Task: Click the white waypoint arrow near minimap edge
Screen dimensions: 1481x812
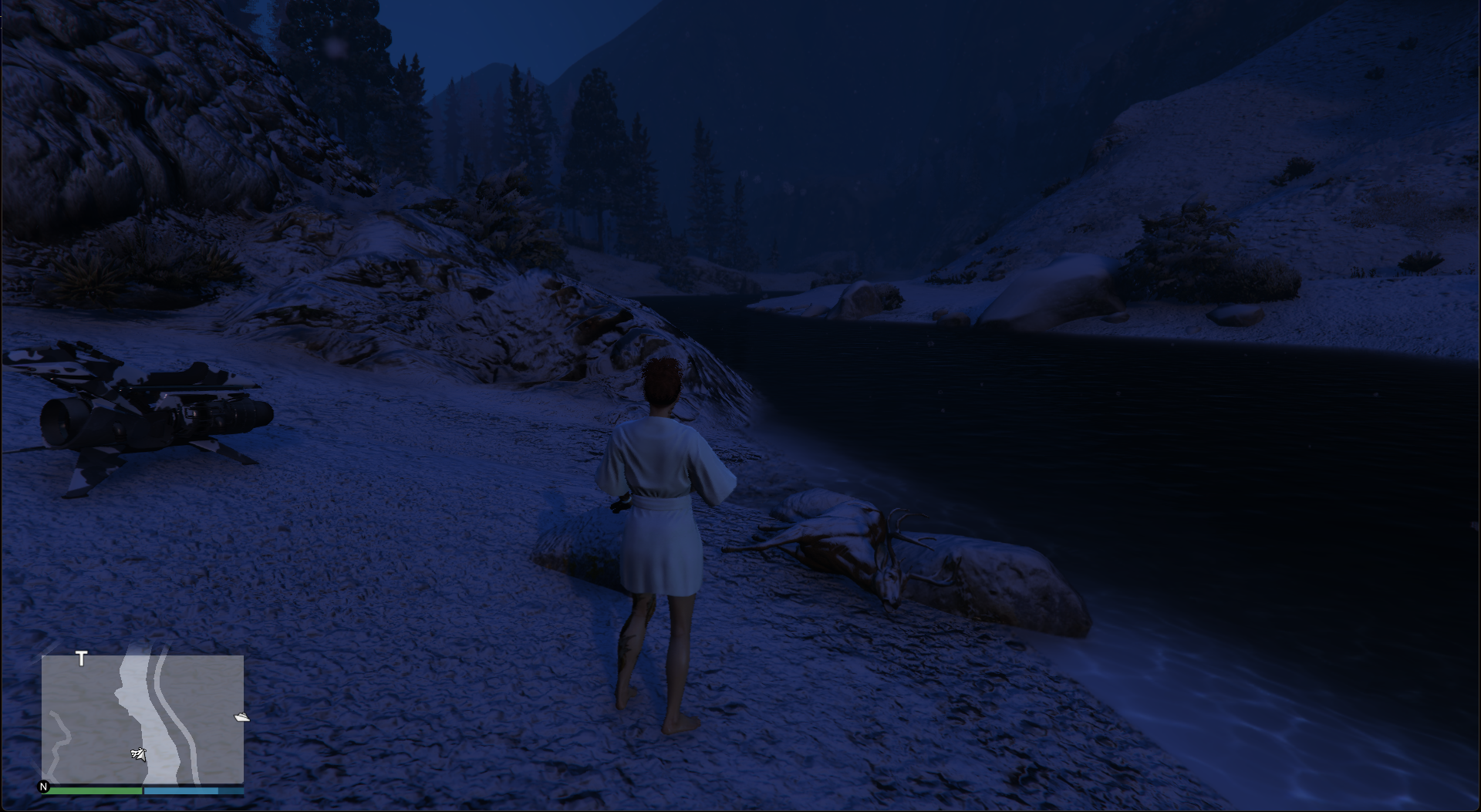Action: click(x=241, y=716)
